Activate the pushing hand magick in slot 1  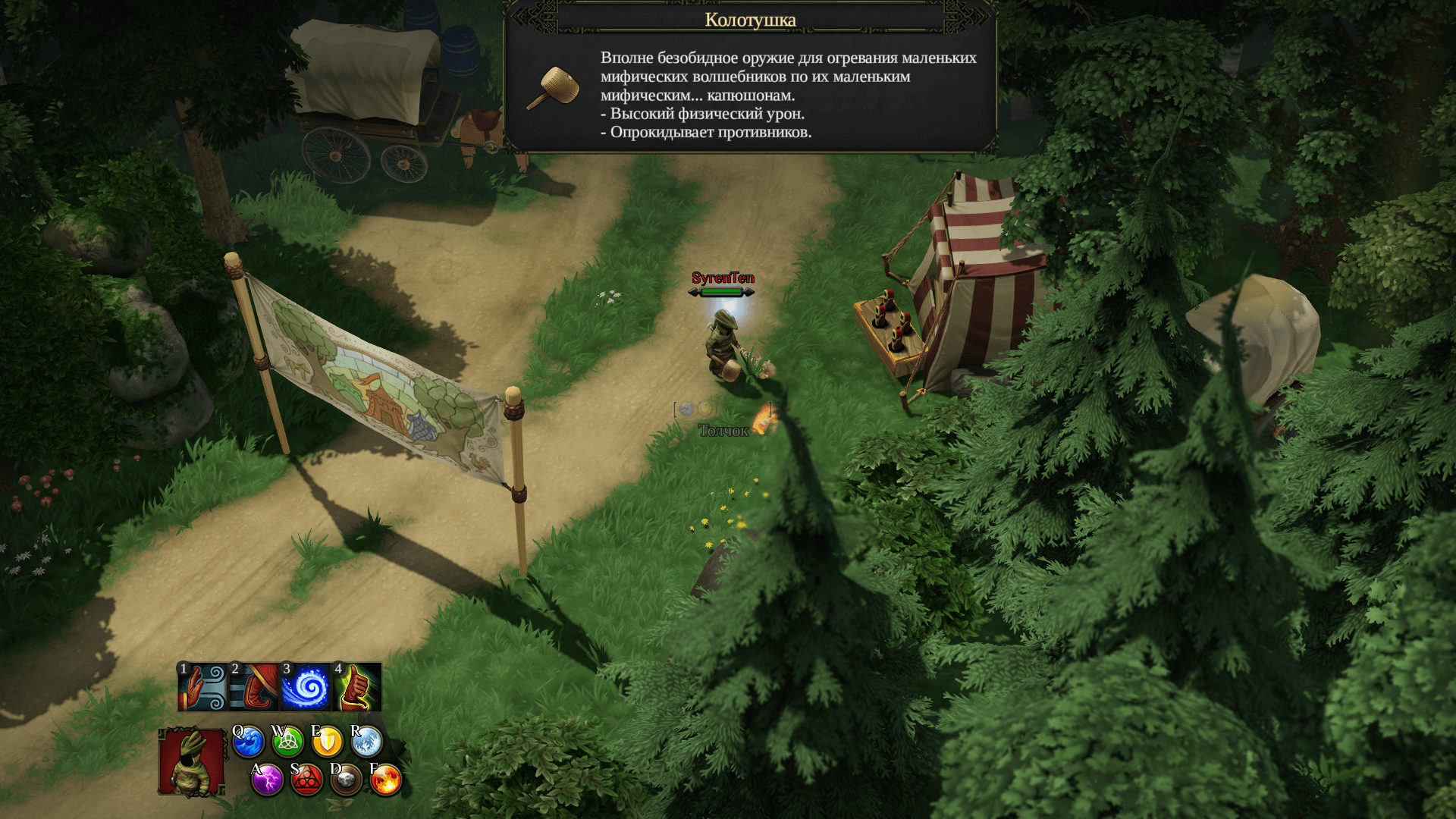[202, 687]
